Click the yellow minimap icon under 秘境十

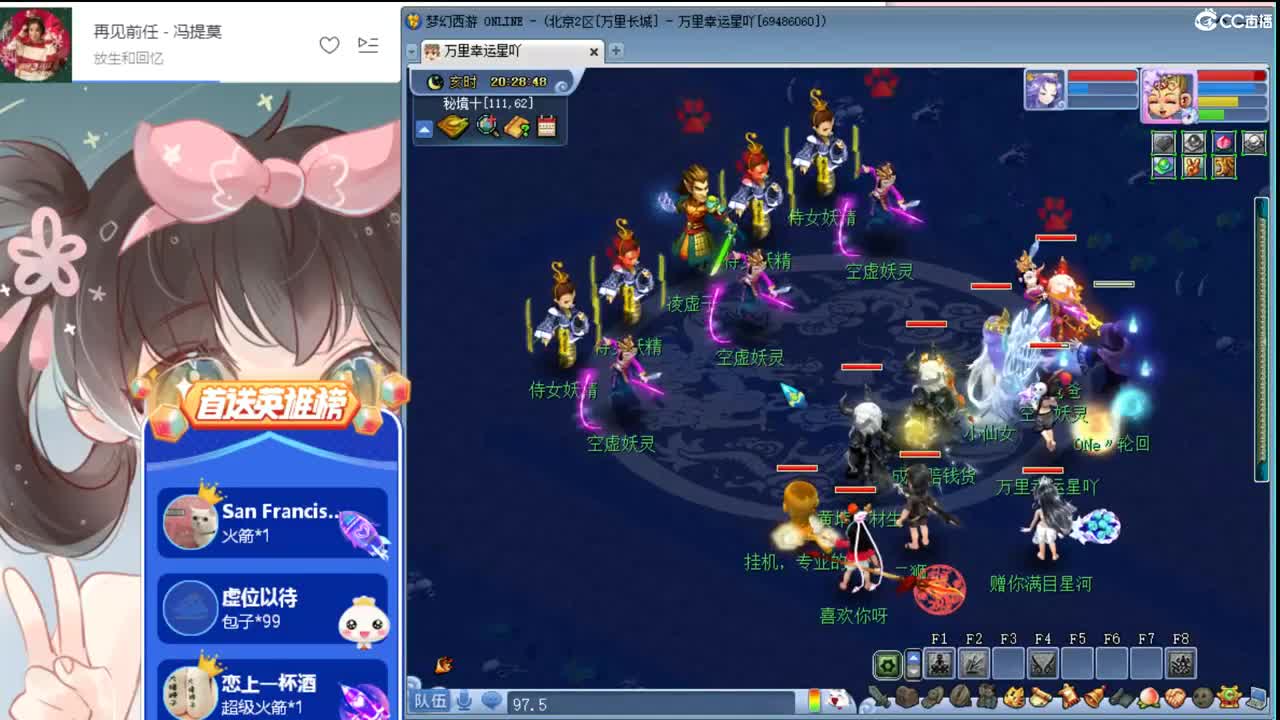point(454,126)
